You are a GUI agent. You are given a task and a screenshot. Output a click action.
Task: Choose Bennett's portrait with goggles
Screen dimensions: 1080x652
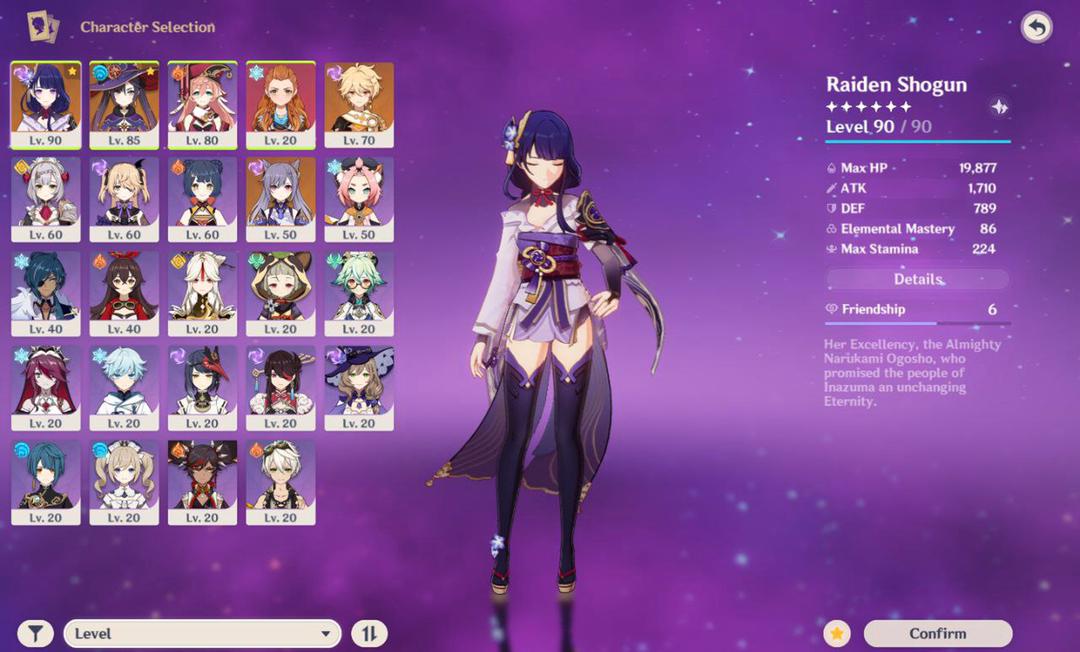[x=281, y=482]
